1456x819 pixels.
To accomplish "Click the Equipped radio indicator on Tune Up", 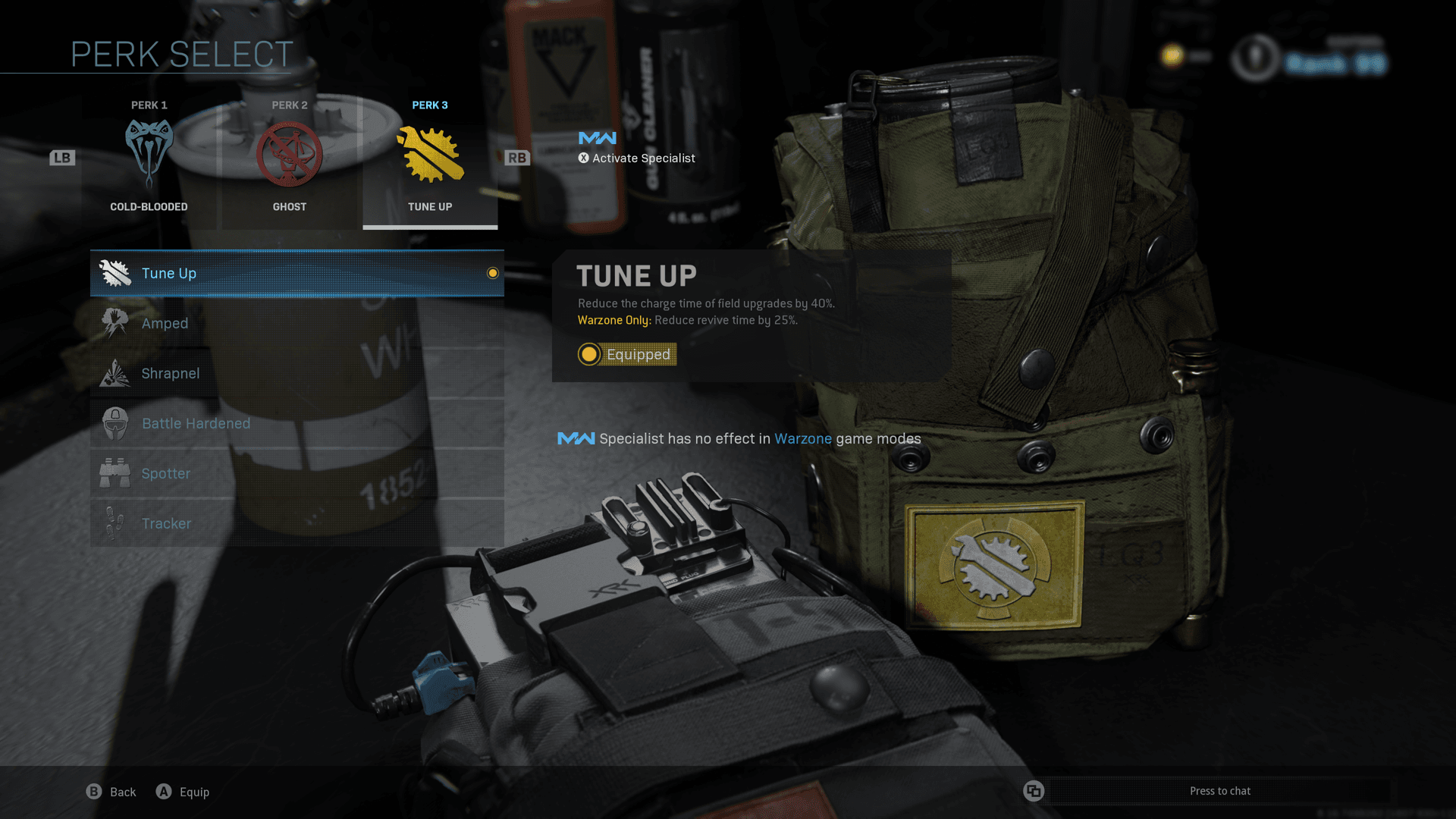I will (589, 354).
